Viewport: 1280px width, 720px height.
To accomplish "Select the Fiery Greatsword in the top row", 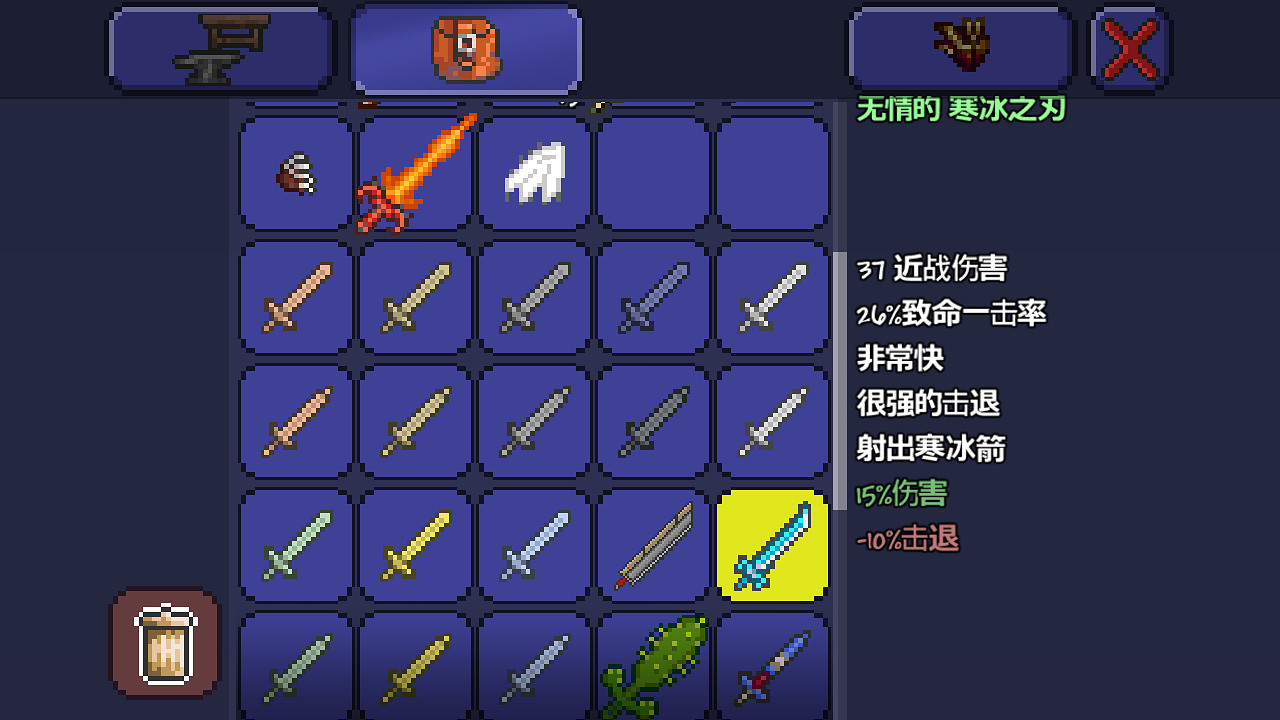I will [x=413, y=173].
